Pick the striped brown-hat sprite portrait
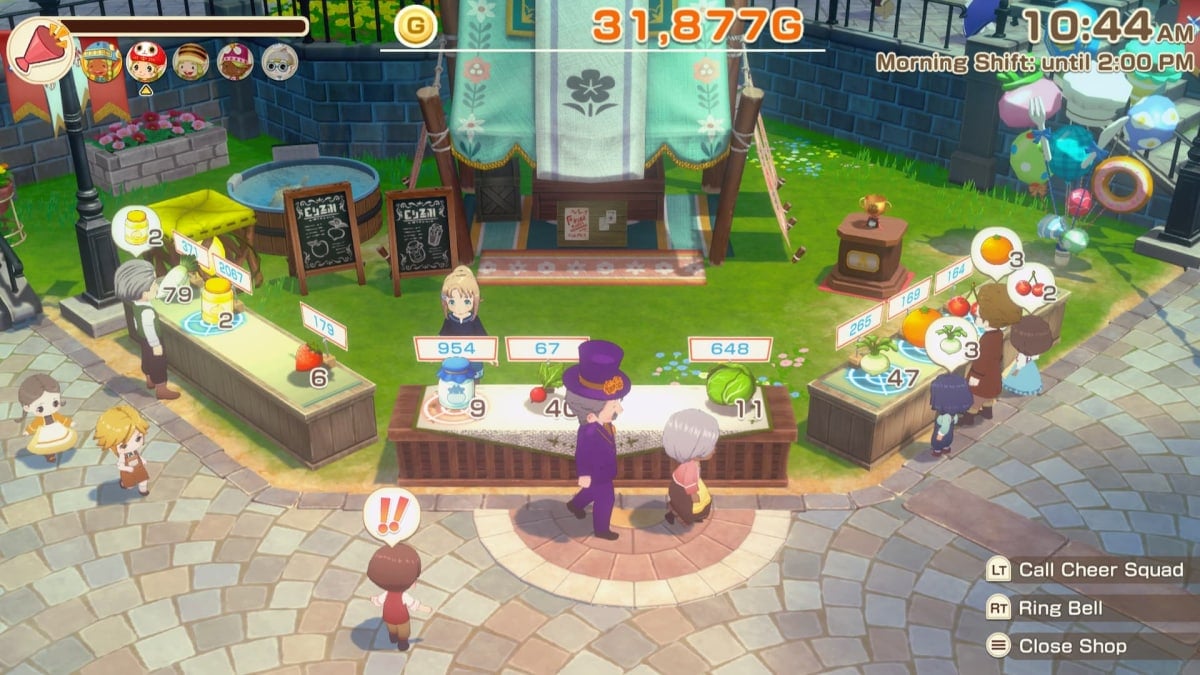Screen dimensions: 1200x675 click(190, 62)
